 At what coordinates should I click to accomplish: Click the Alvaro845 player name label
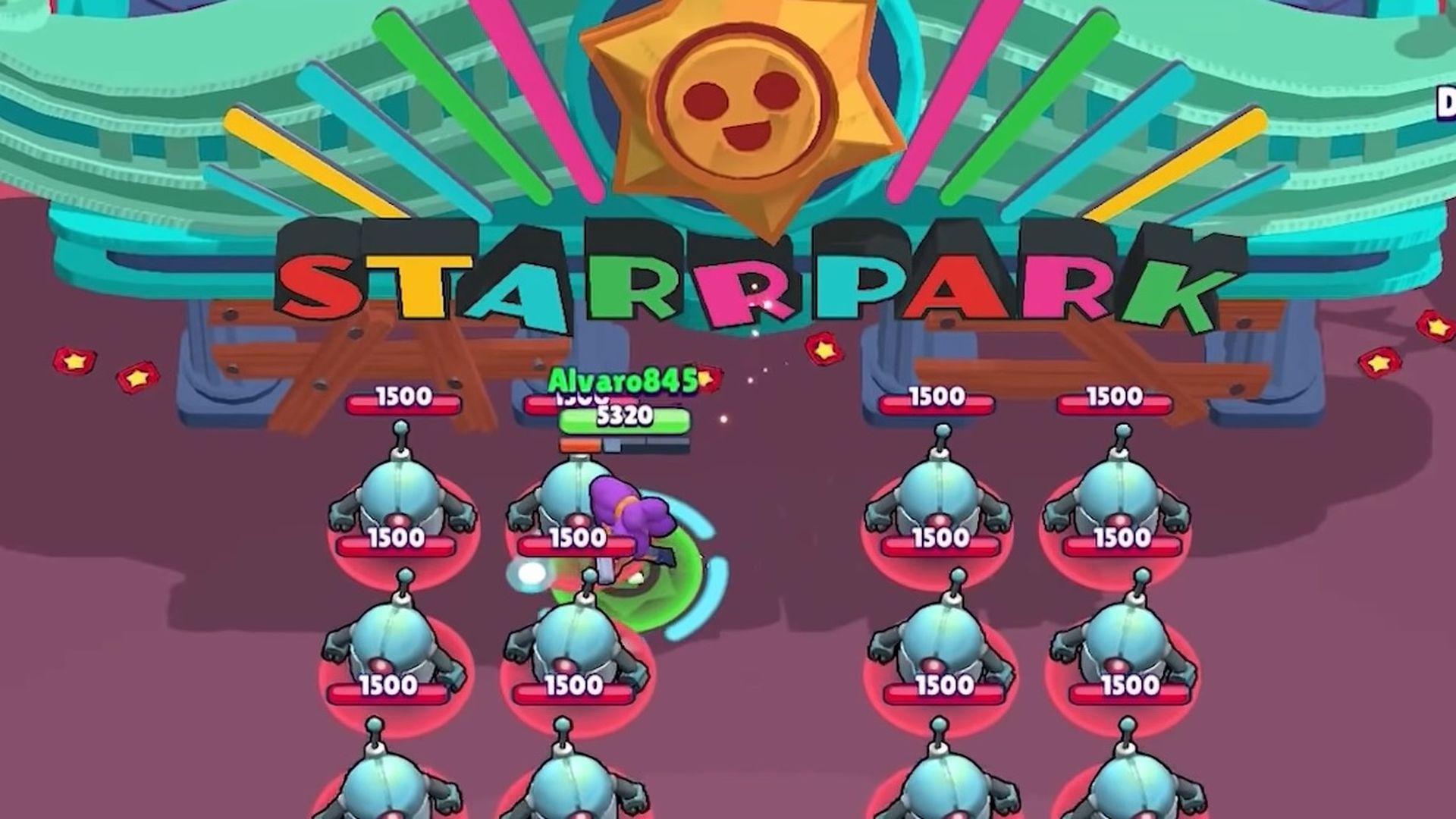620,379
